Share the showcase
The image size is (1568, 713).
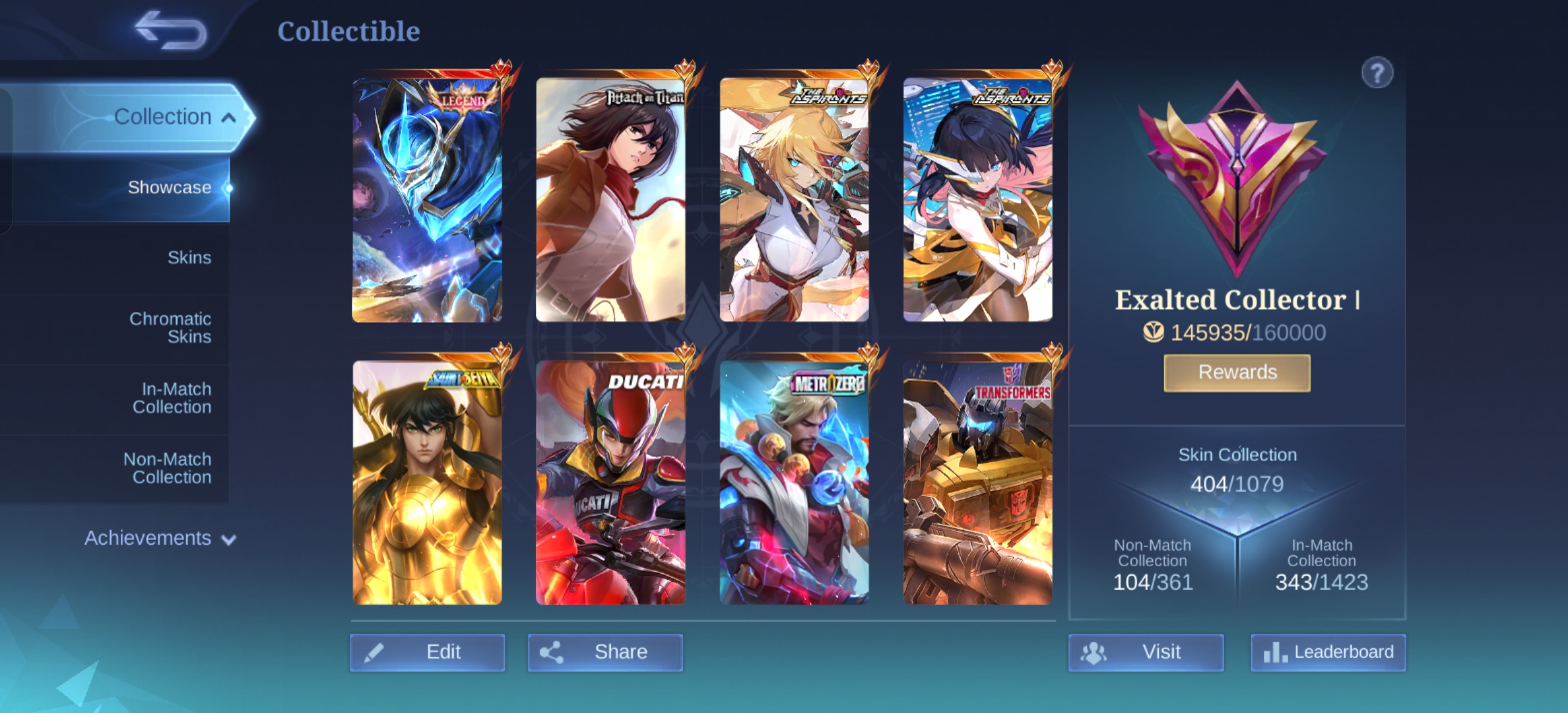[605, 652]
